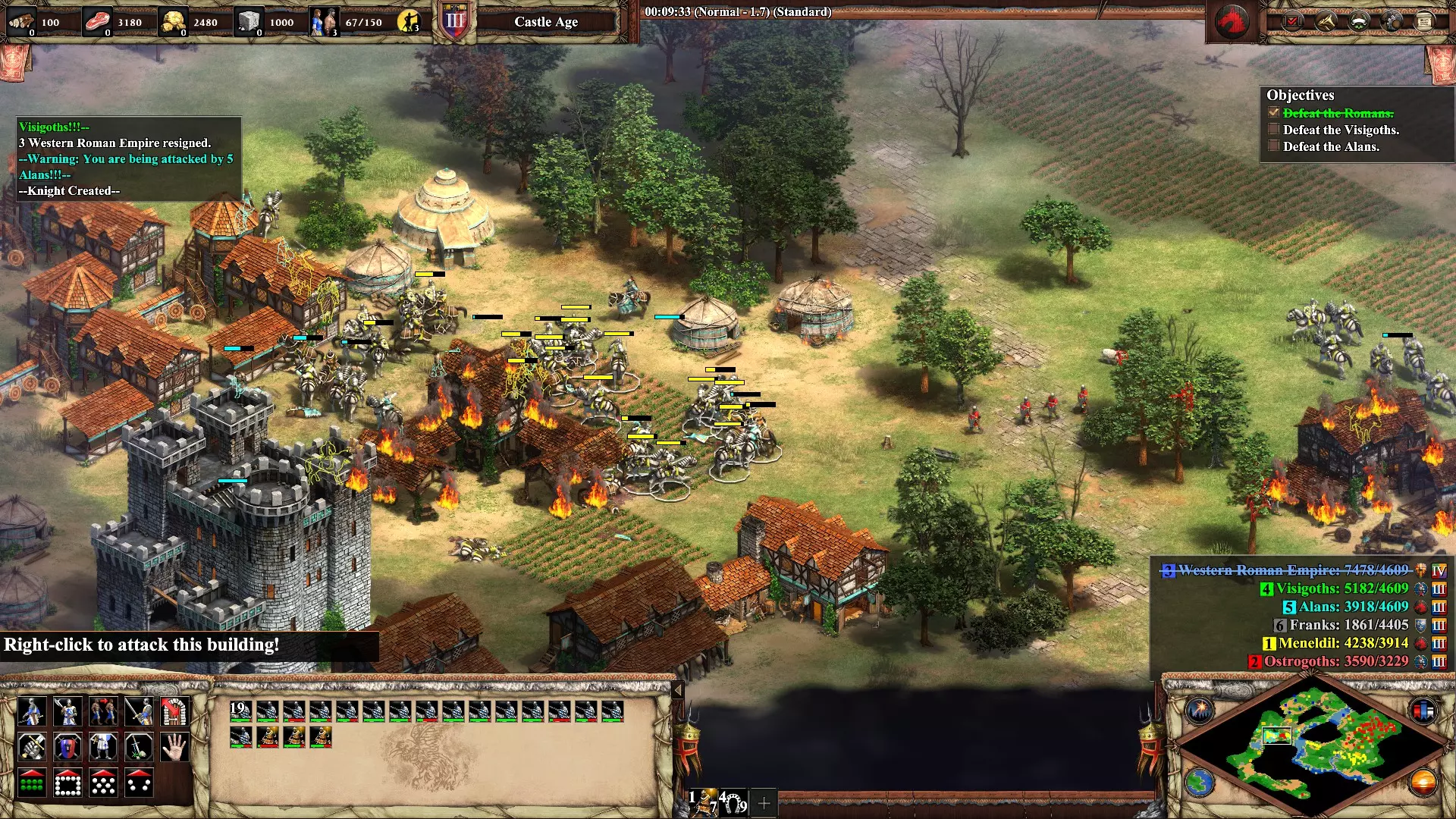1456x819 pixels.
Task: Click the red horse civilization shield
Action: point(1232,22)
